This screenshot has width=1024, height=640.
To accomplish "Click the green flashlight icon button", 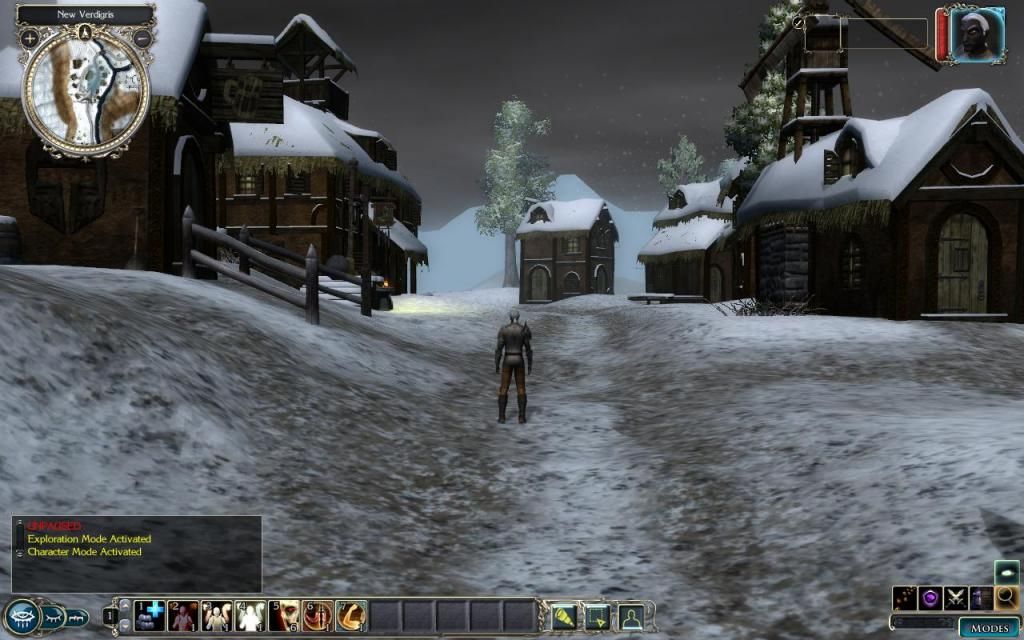I will 565,617.
